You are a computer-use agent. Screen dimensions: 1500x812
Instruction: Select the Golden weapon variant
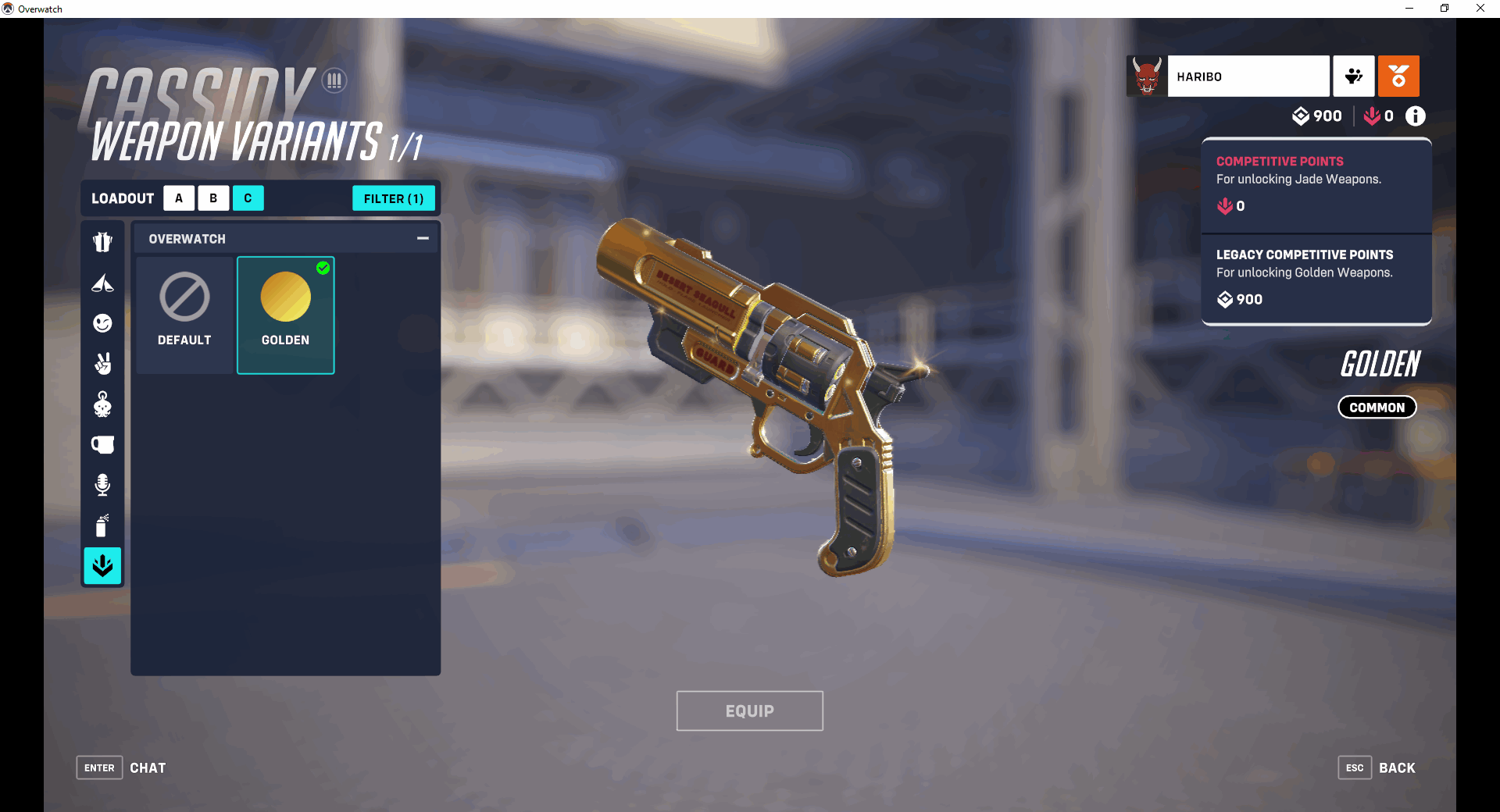pyautogui.click(x=285, y=315)
